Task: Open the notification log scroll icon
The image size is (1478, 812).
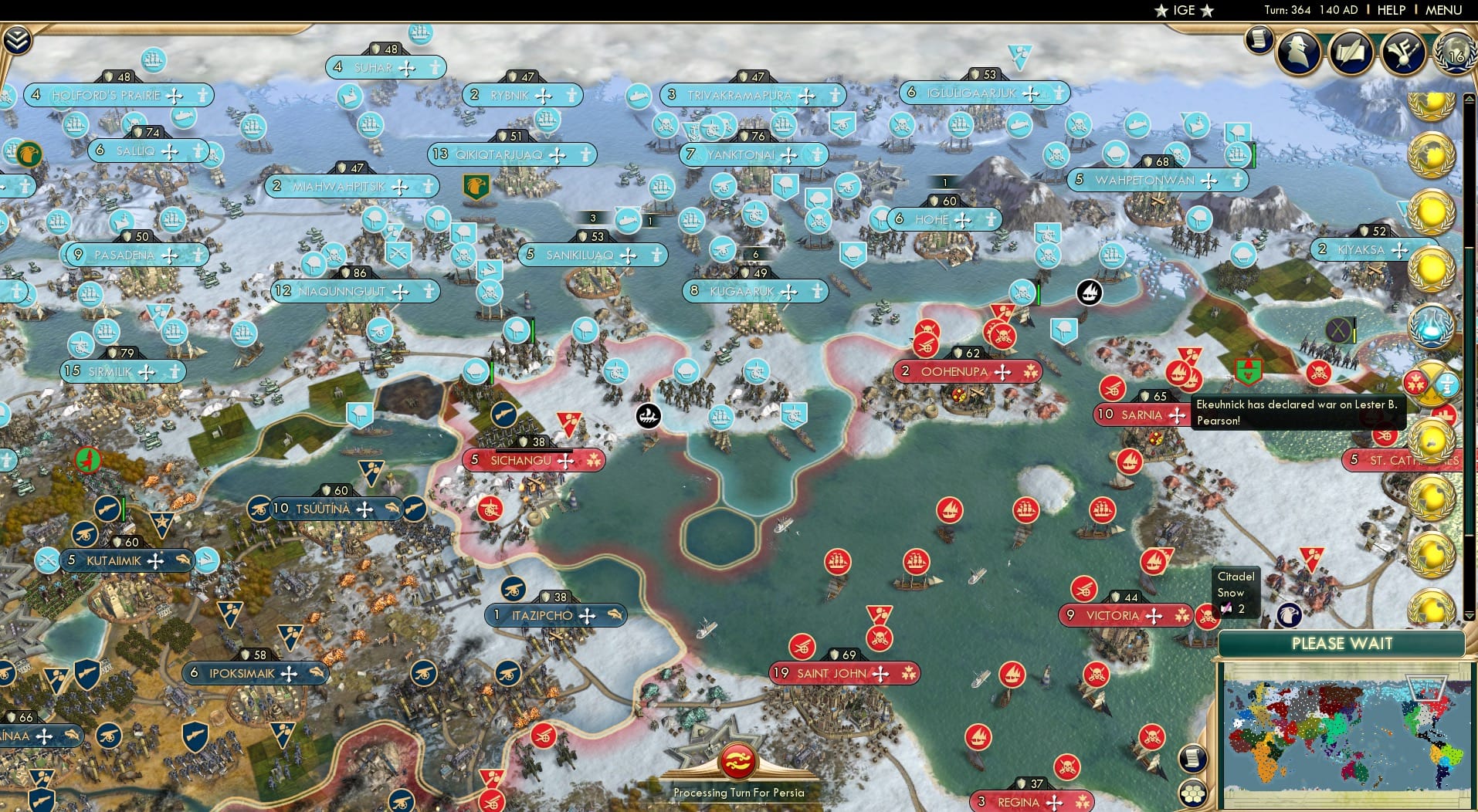Action: [1259, 39]
